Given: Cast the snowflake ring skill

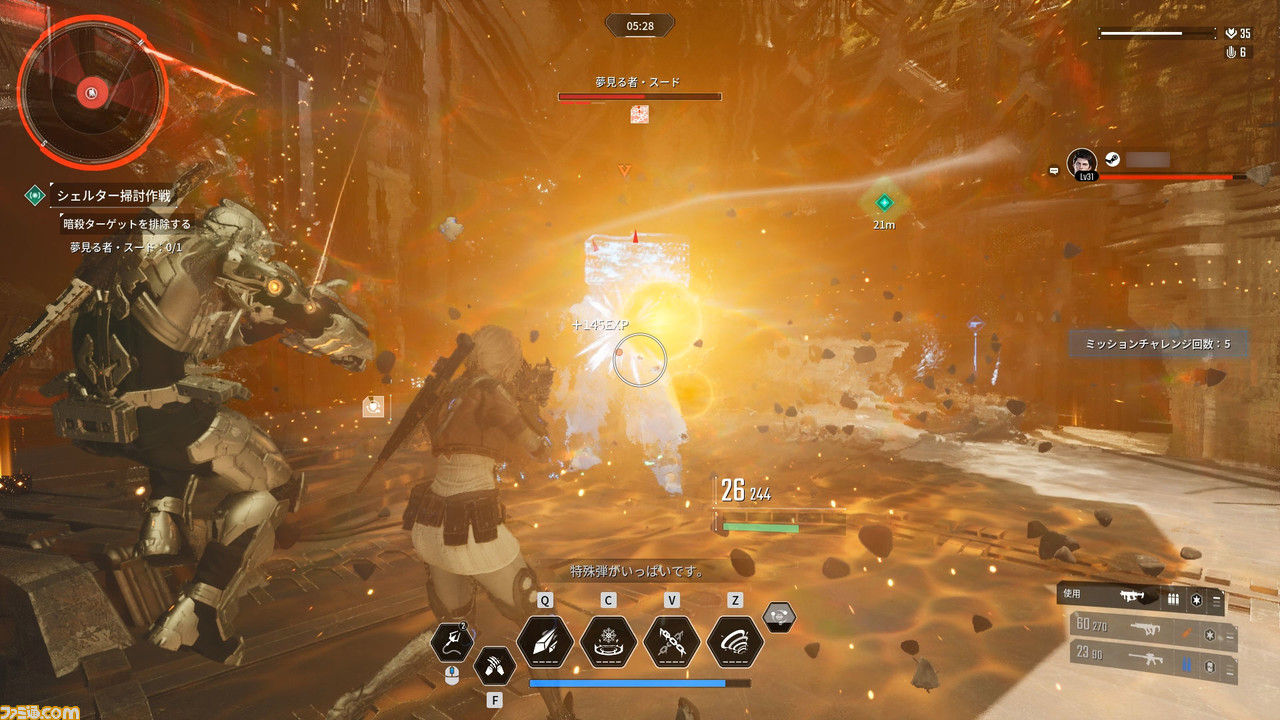Looking at the screenshot, I should pos(608,642).
